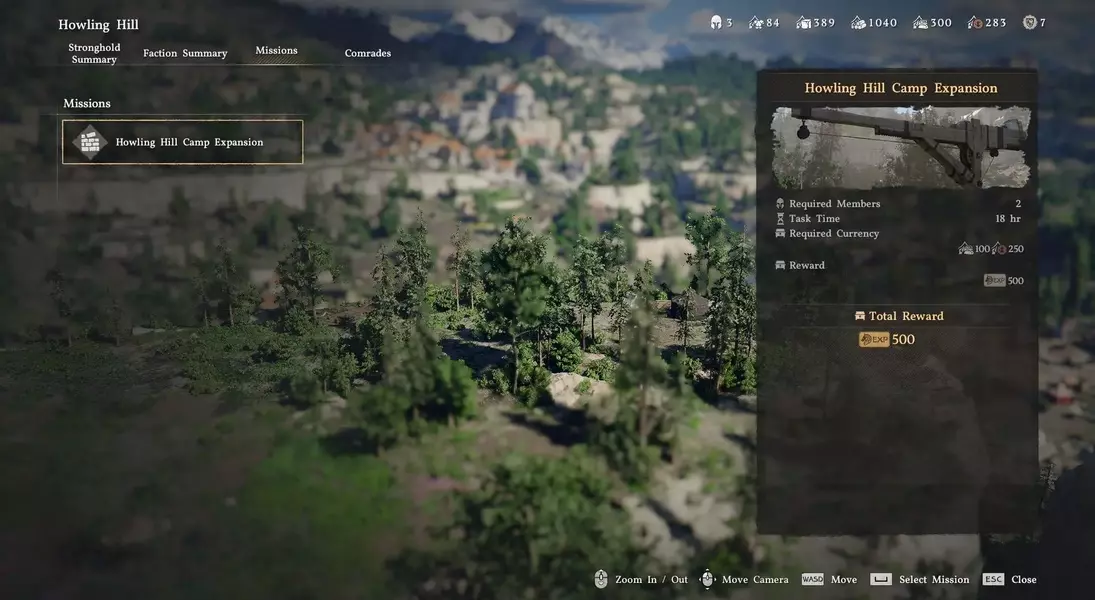Choose the Howling Hill Camp Expansion mission
1095x600 pixels.
point(183,142)
